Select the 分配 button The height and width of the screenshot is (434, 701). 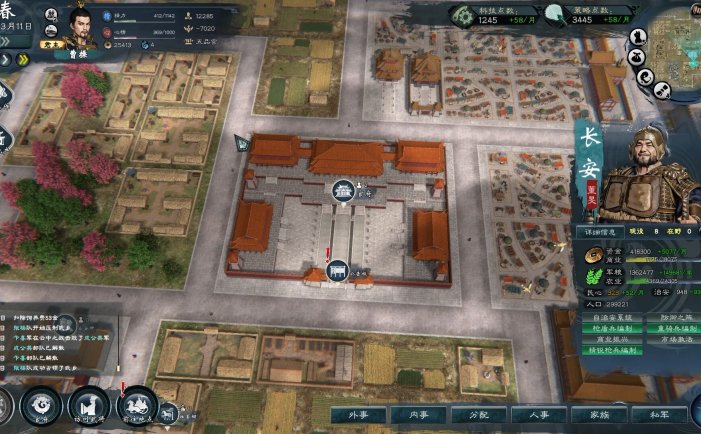(x=473, y=413)
